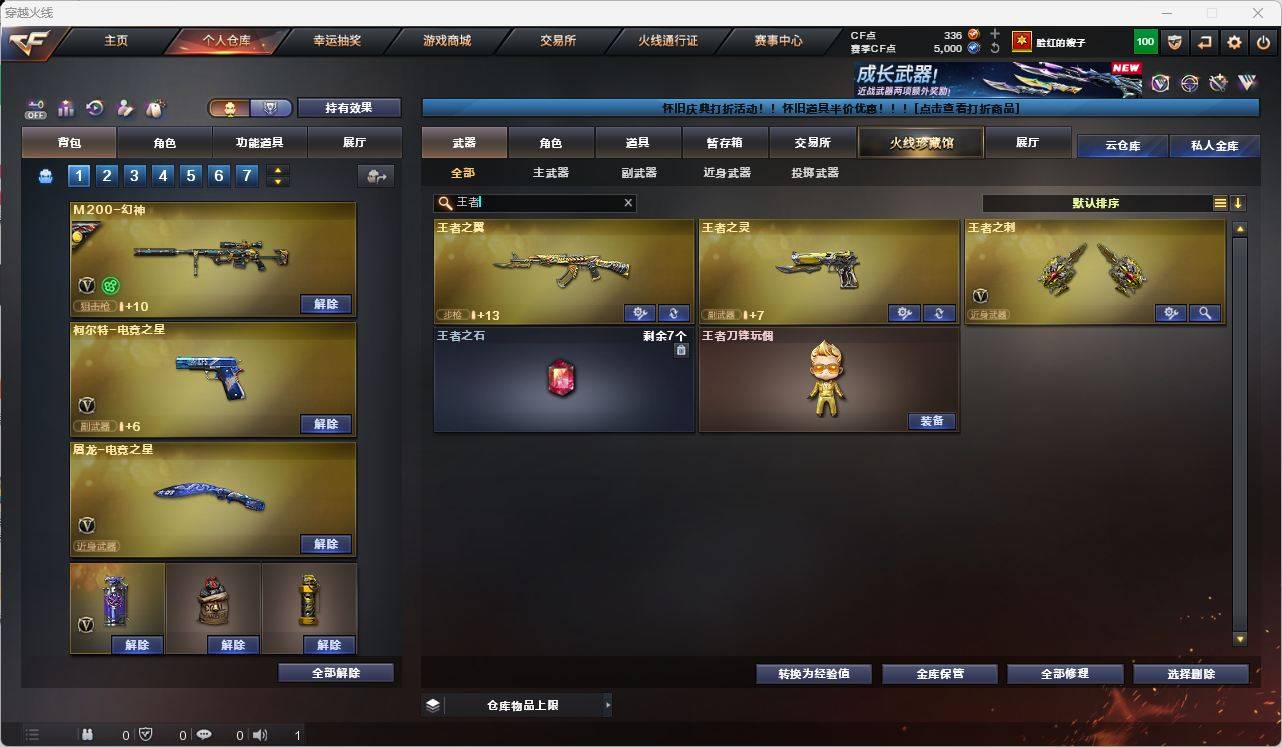The height and width of the screenshot is (747, 1282).
Task: Click the character hand icon in the sidebar toolbar
Action: (x=125, y=107)
